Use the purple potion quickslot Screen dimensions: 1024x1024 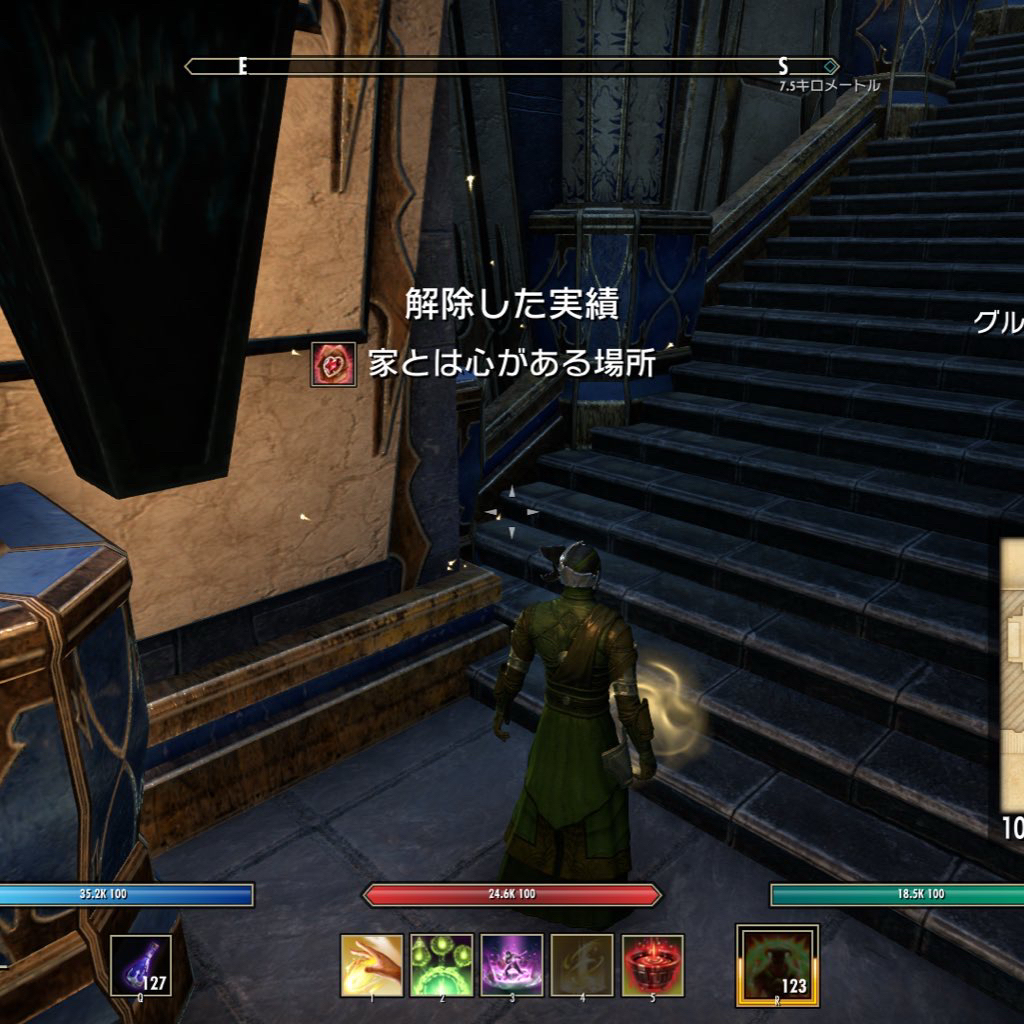click(x=140, y=965)
